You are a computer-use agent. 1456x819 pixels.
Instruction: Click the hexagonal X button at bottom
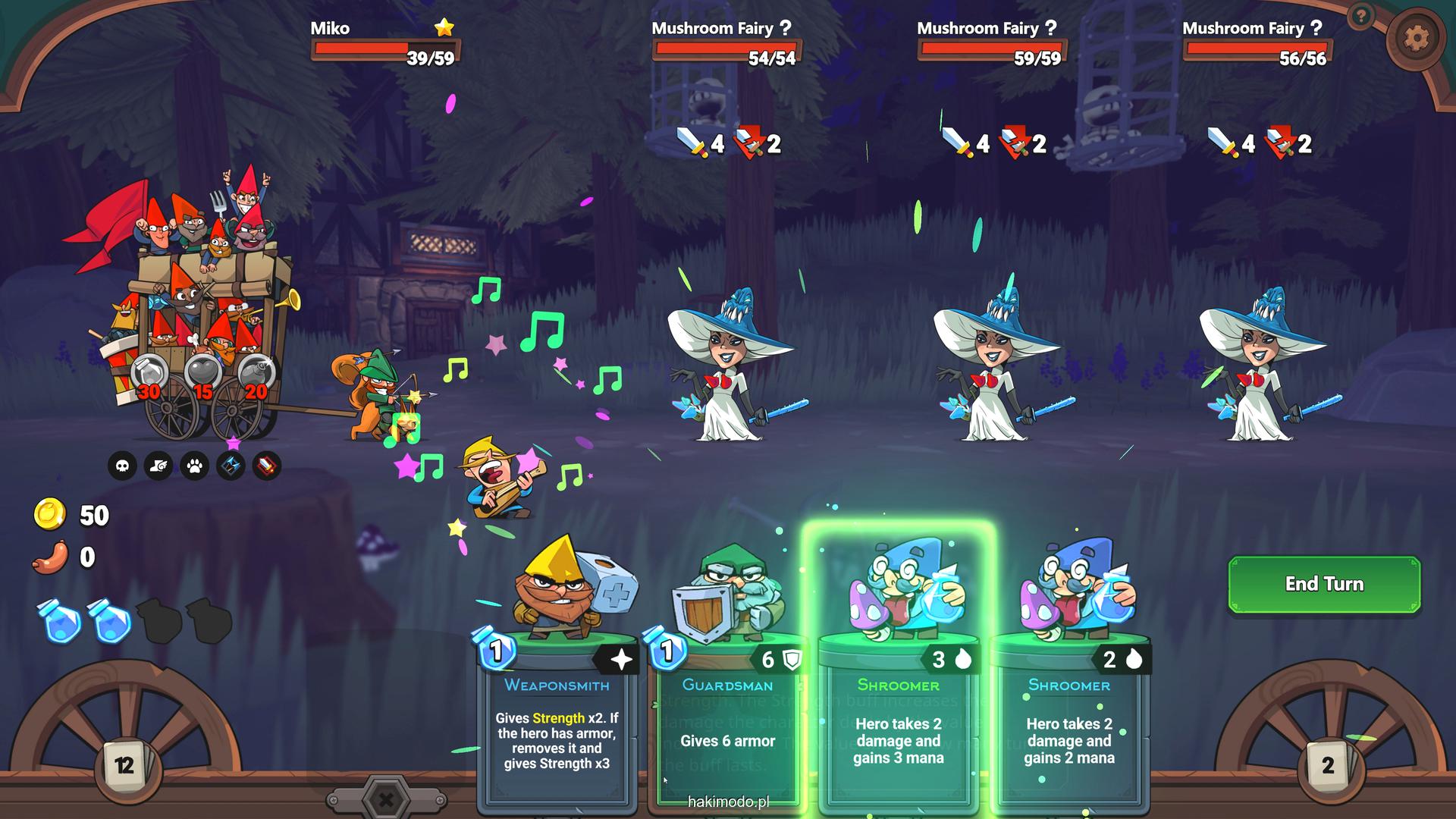(x=386, y=799)
